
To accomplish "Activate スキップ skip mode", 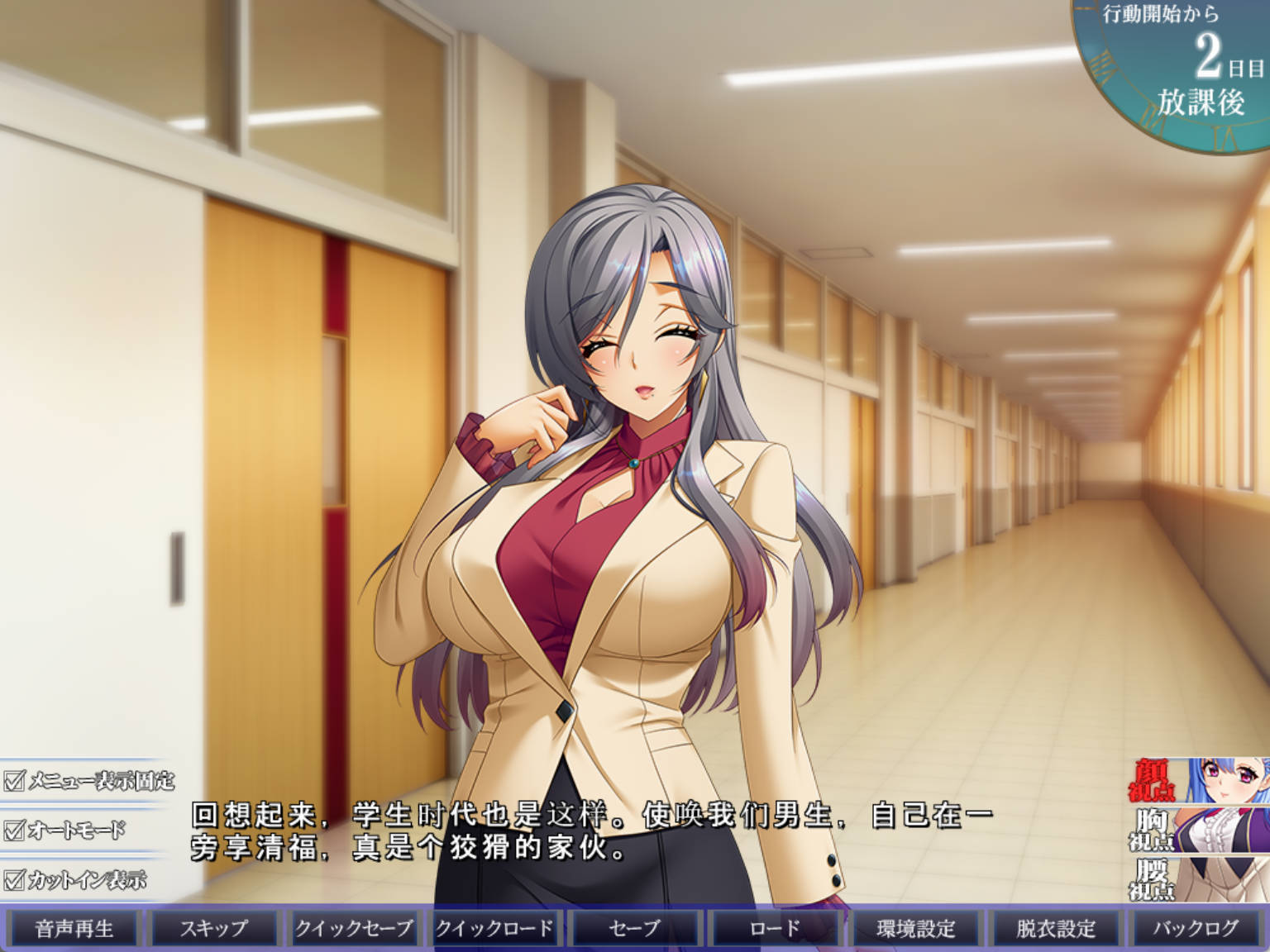I will [212, 928].
